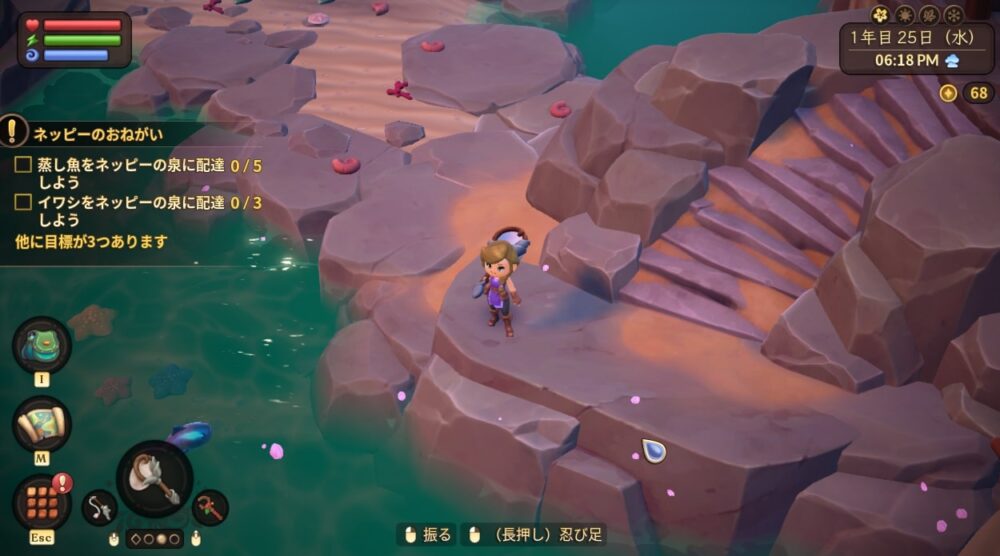Click the autumn leaf season icon

click(929, 15)
